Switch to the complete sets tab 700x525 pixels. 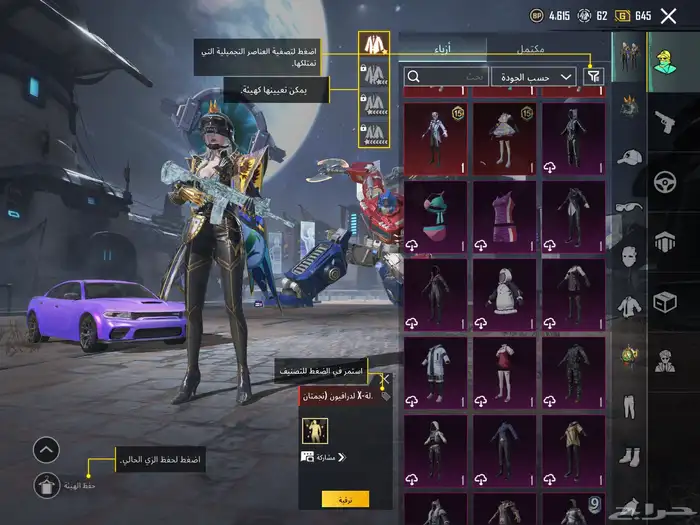click(532, 48)
